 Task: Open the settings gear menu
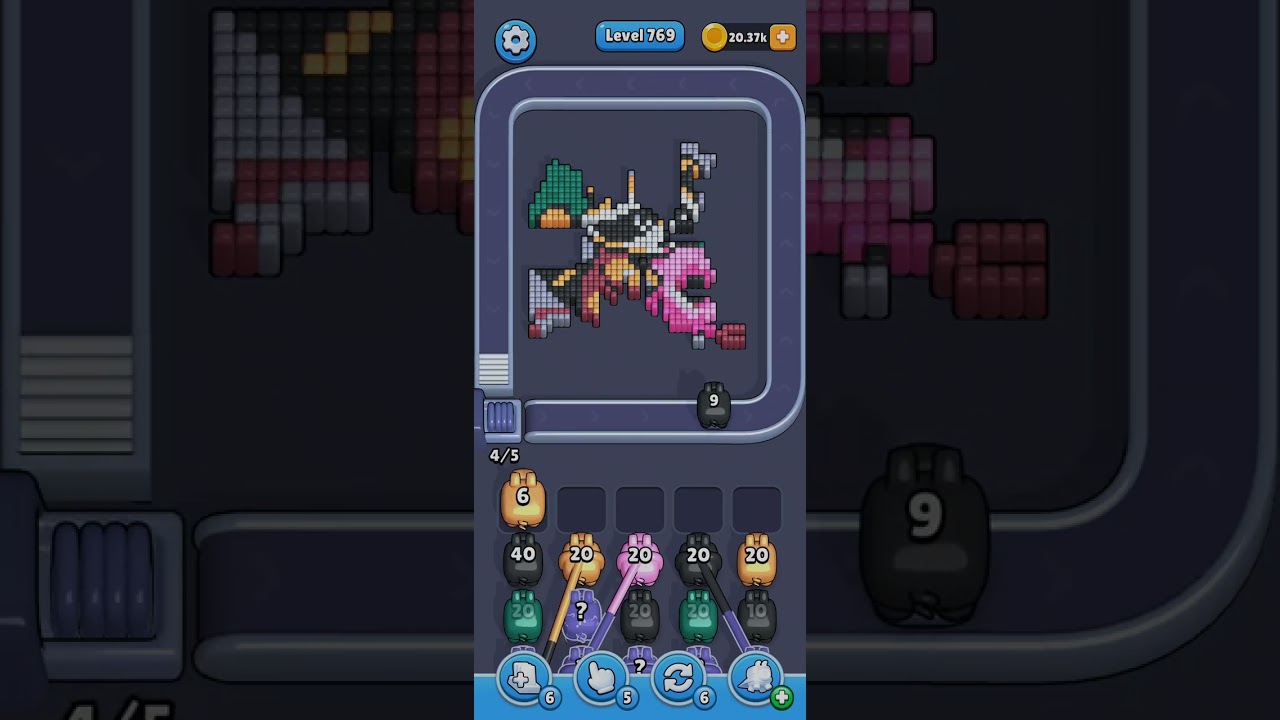515,40
